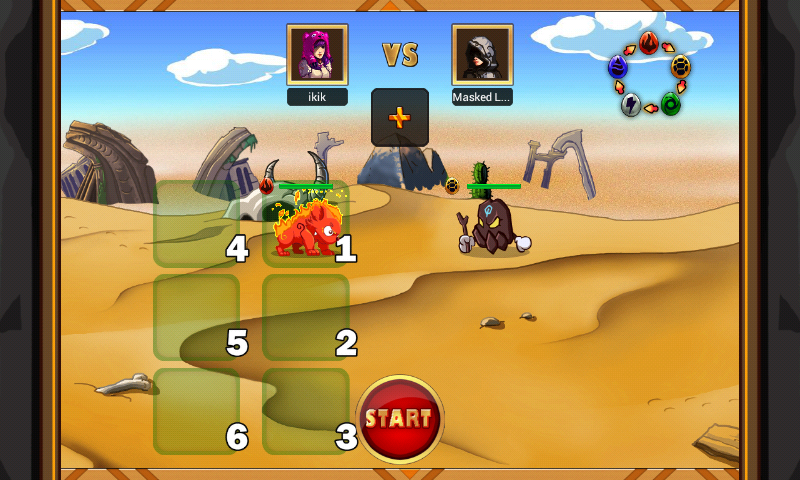View the Masked opponent's portrait
Viewport: 800px width, 480px height.
482,54
